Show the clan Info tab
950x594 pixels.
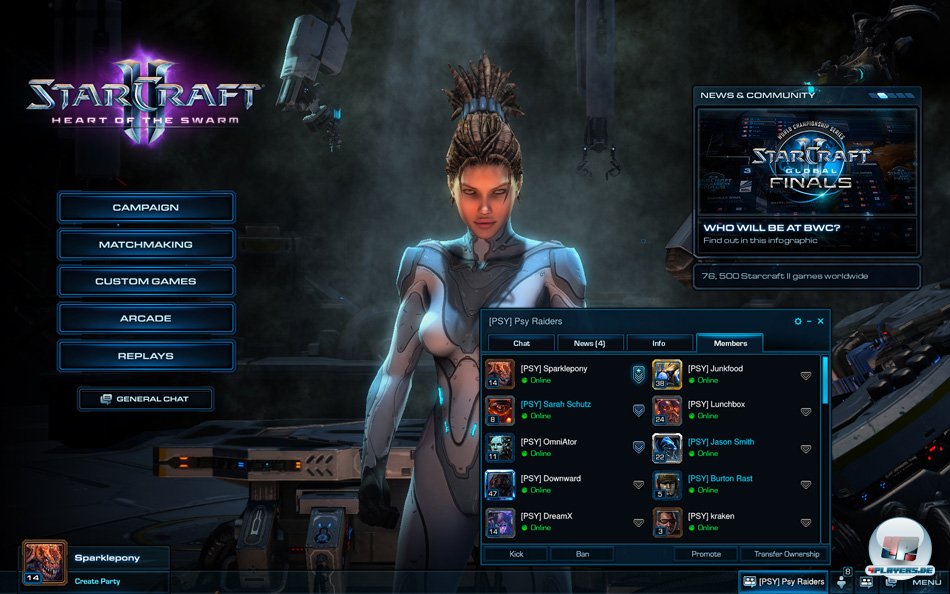[x=659, y=343]
